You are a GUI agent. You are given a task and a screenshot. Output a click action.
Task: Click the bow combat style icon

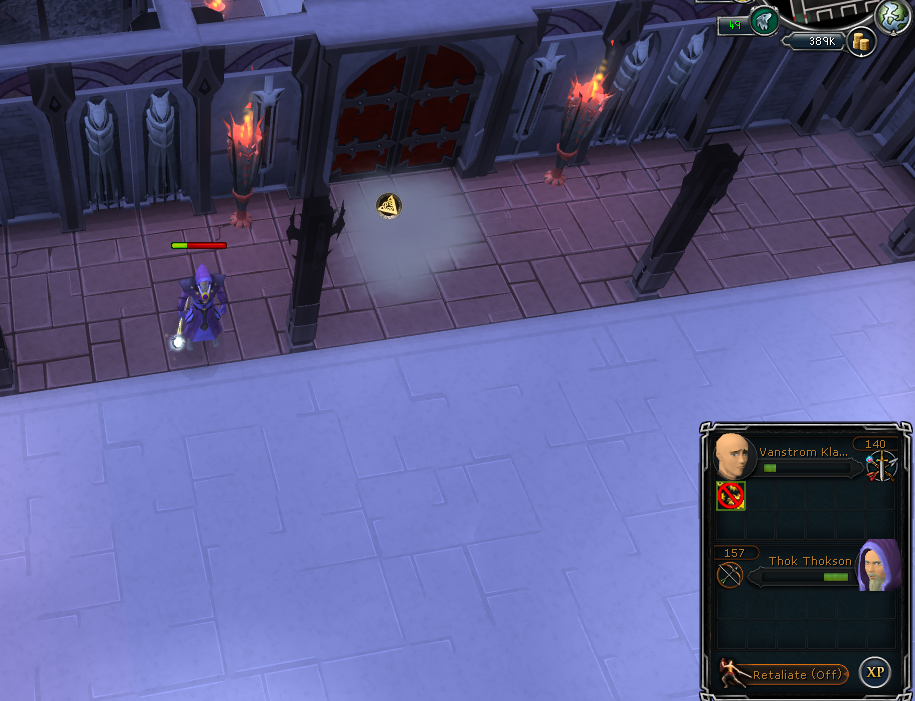click(730, 575)
